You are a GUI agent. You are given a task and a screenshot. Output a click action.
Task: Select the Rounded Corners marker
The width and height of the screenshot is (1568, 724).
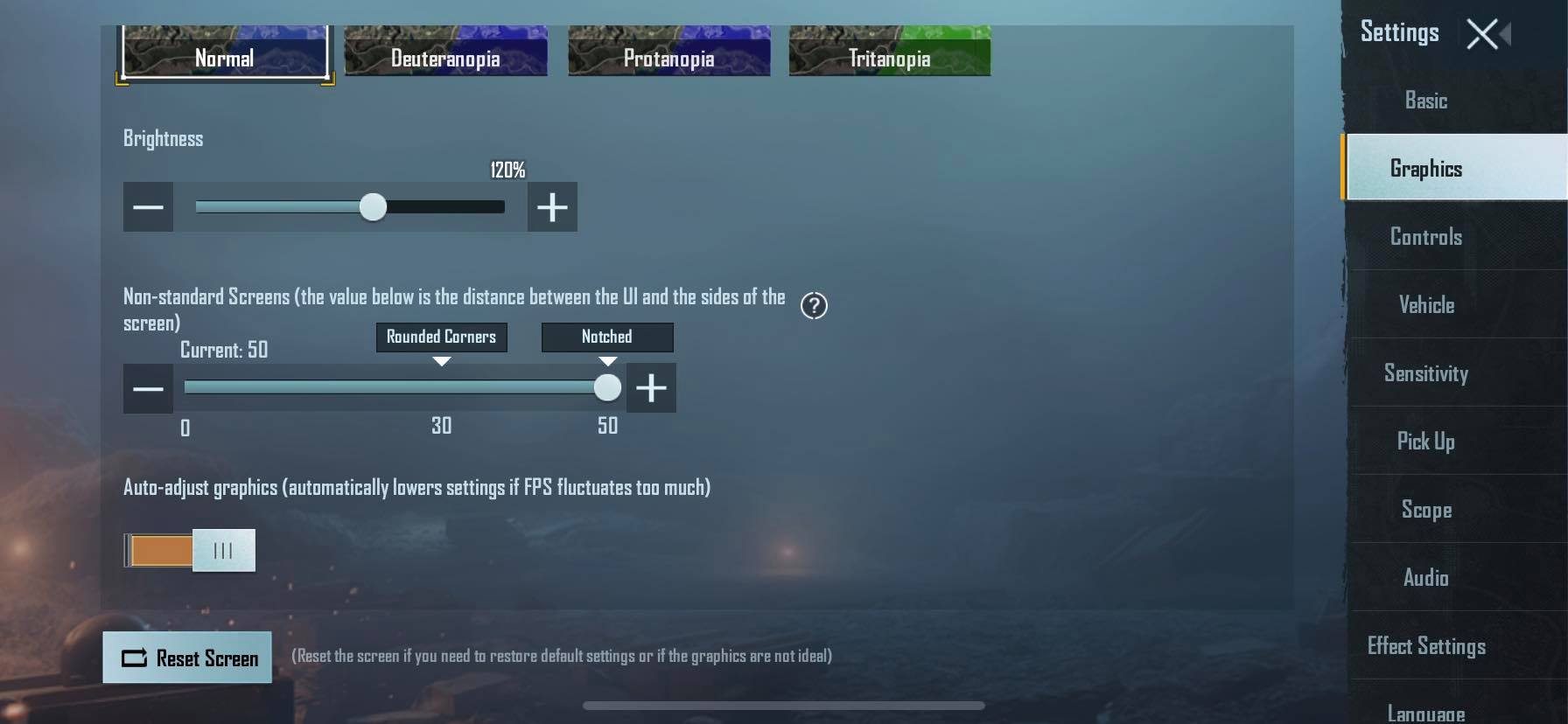(441, 338)
